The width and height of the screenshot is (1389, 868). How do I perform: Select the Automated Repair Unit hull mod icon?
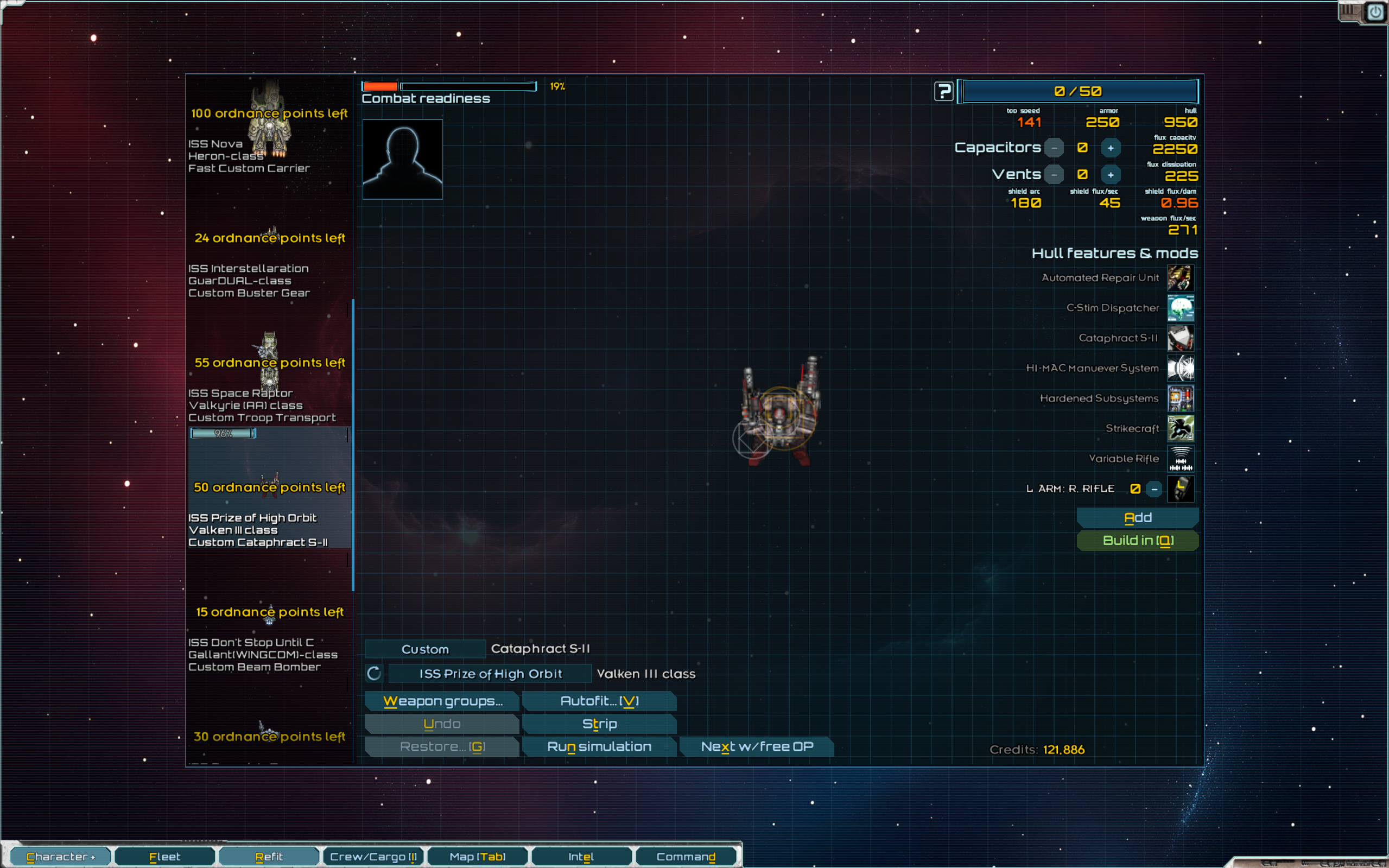(x=1180, y=278)
